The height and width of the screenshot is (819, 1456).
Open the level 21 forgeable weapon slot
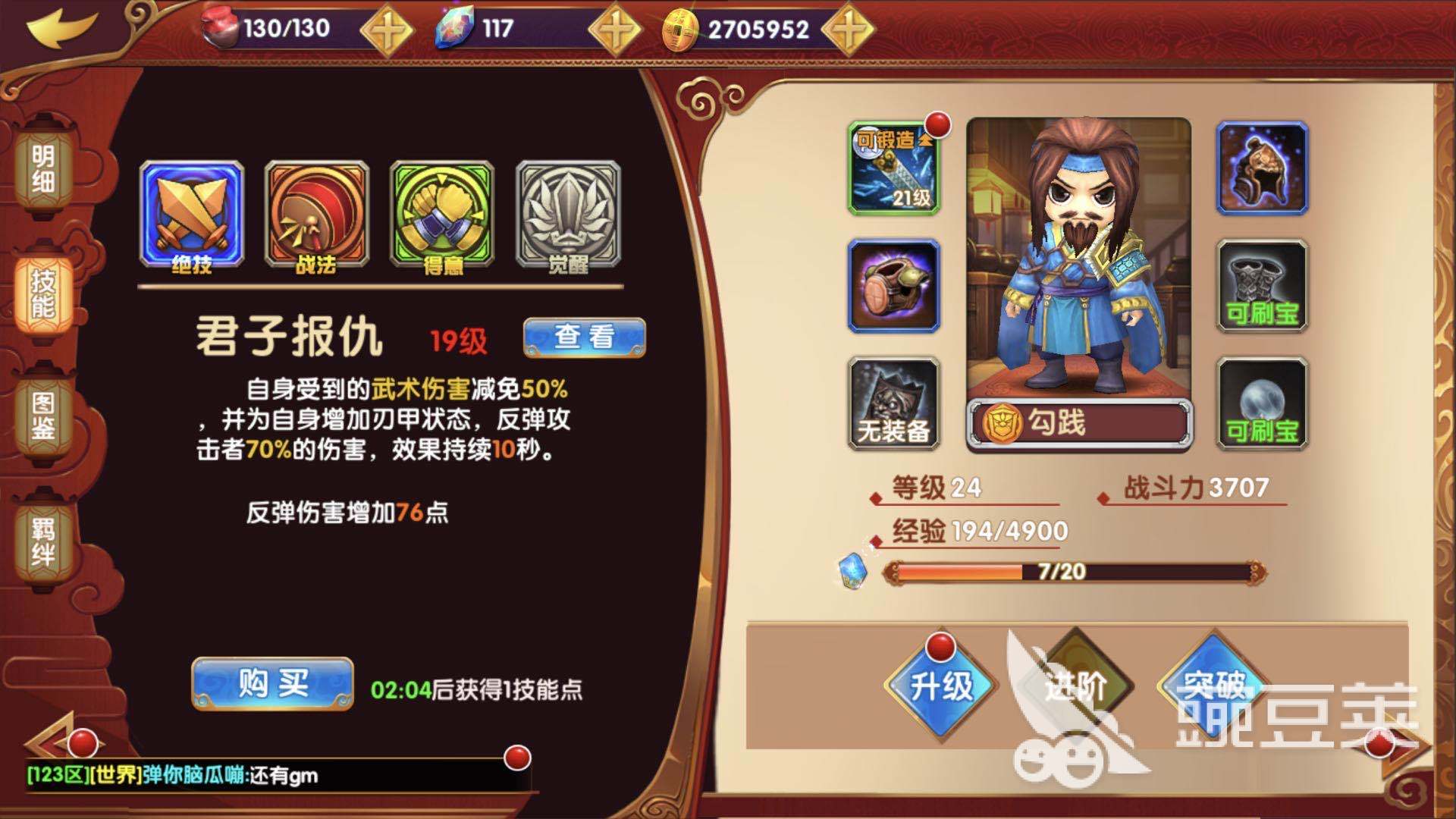tap(895, 165)
